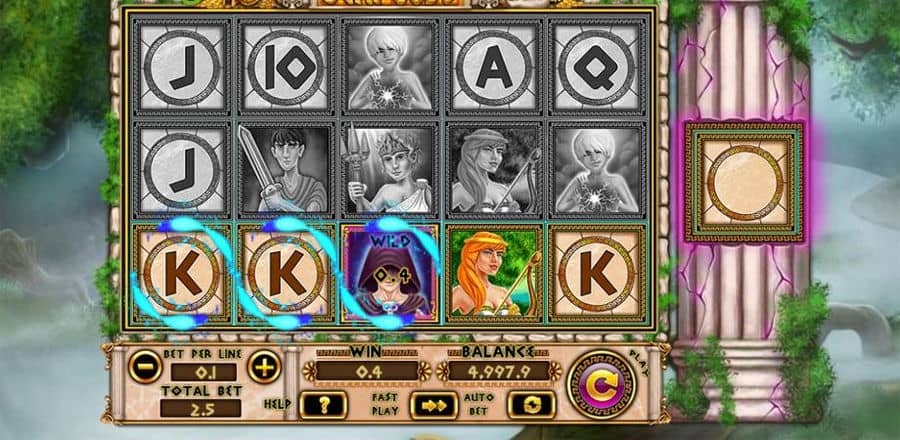The height and width of the screenshot is (440, 900).
Task: Activate the Auto Bet button
Action: pos(531,404)
